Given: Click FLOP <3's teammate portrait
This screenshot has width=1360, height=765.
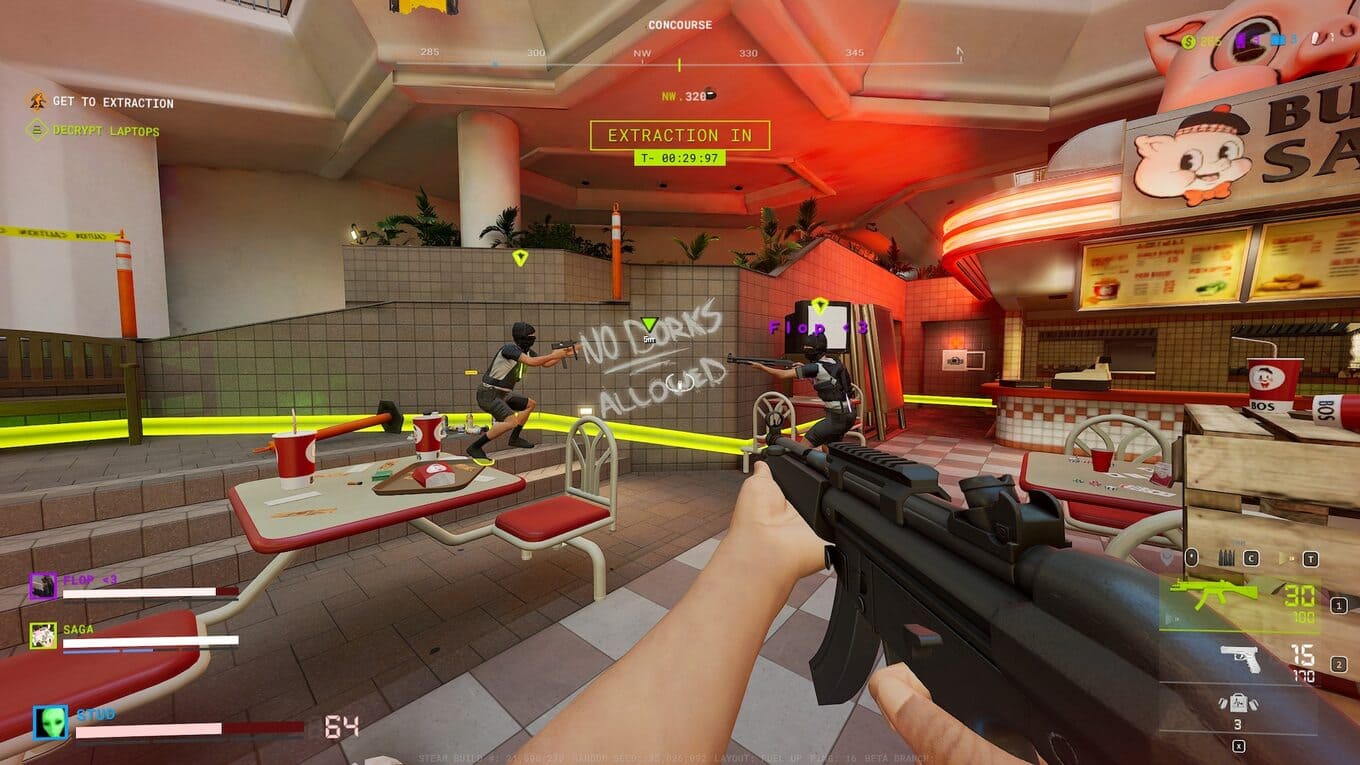Looking at the screenshot, I should 43,585.
